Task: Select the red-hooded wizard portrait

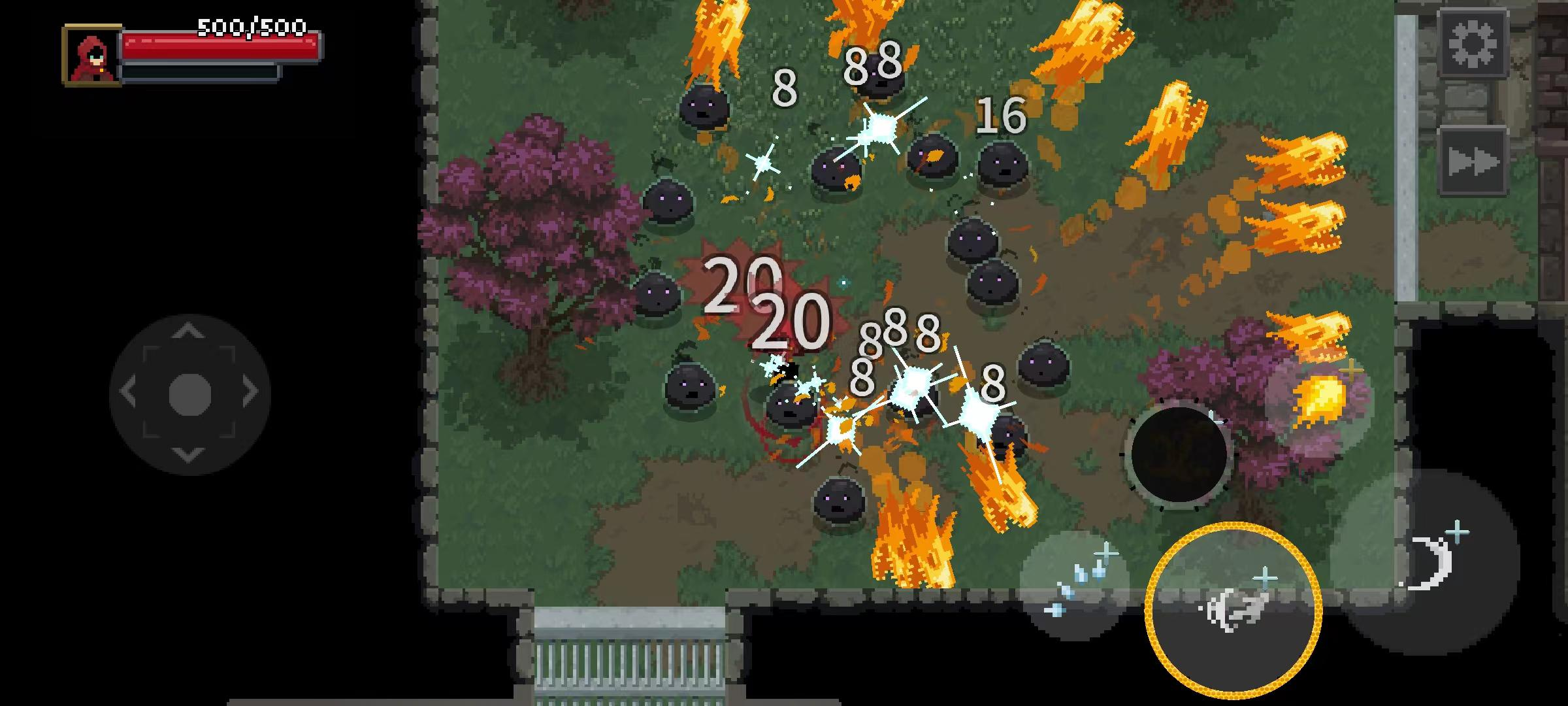Action: [x=92, y=55]
